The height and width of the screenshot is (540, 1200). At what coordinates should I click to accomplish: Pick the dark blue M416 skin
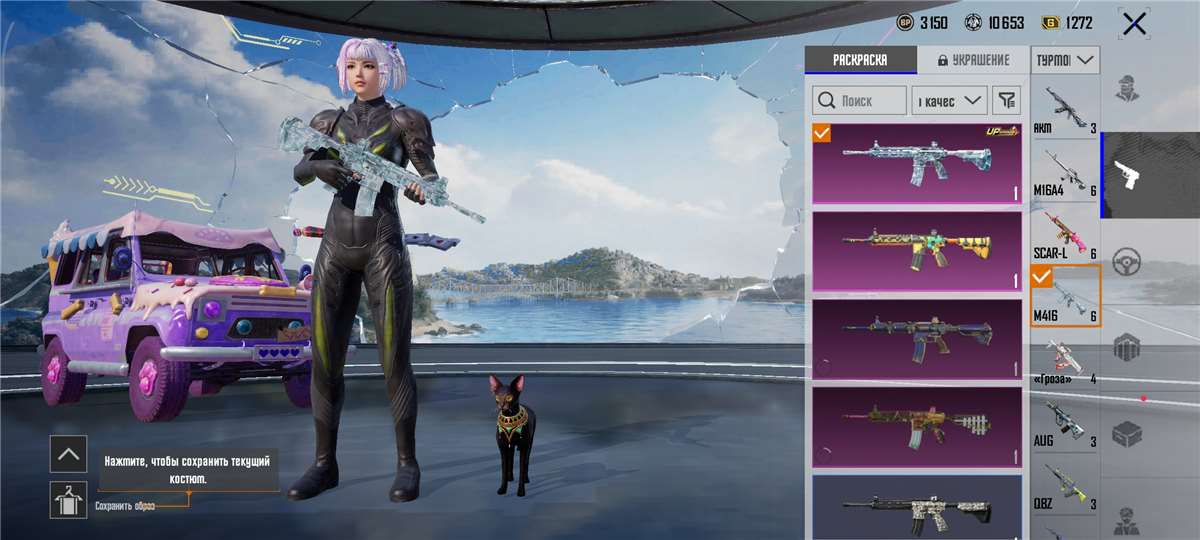(917, 338)
